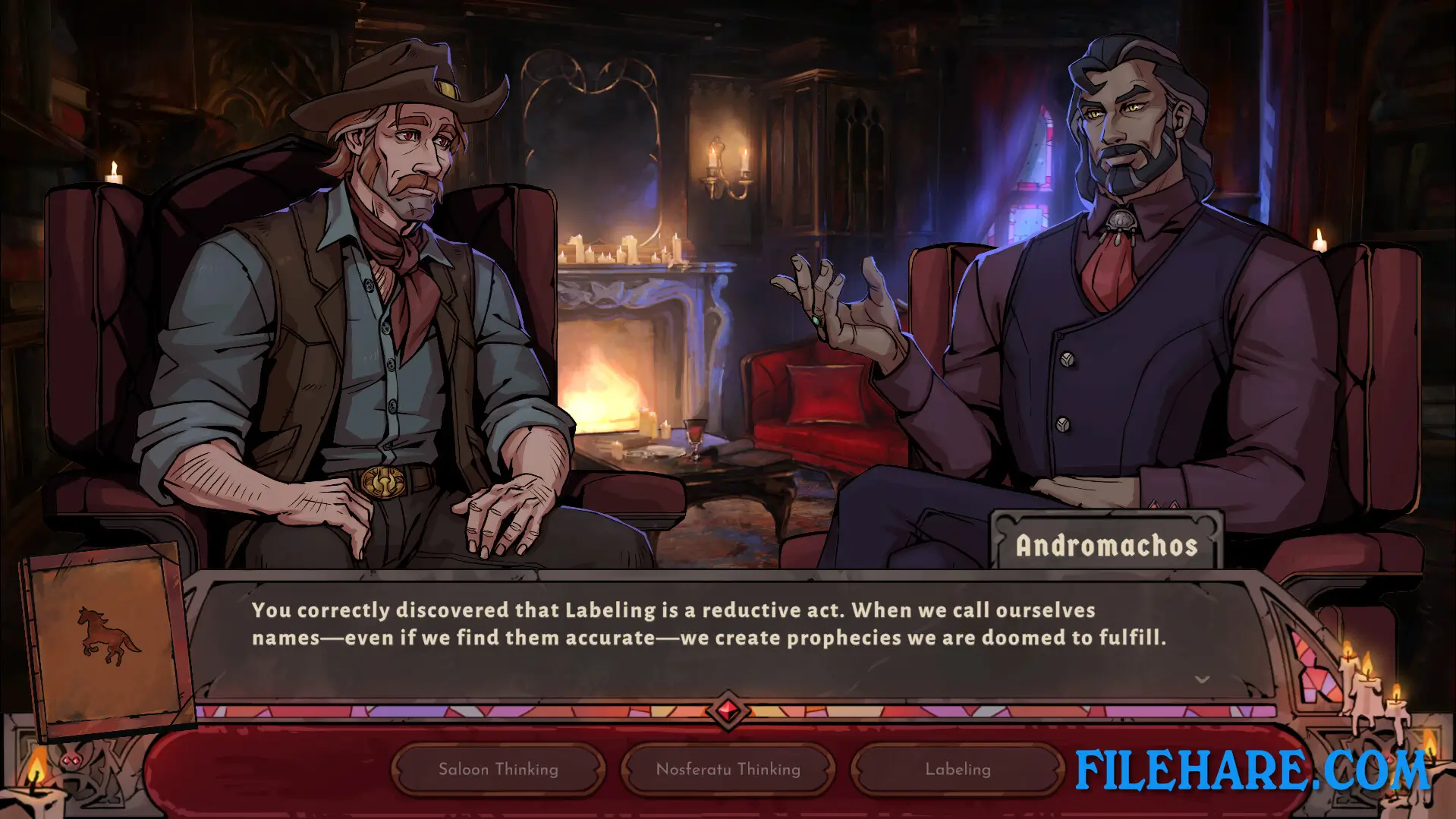Choose the Nosferatu Thinking option
The image size is (1456, 819).
tap(727, 769)
